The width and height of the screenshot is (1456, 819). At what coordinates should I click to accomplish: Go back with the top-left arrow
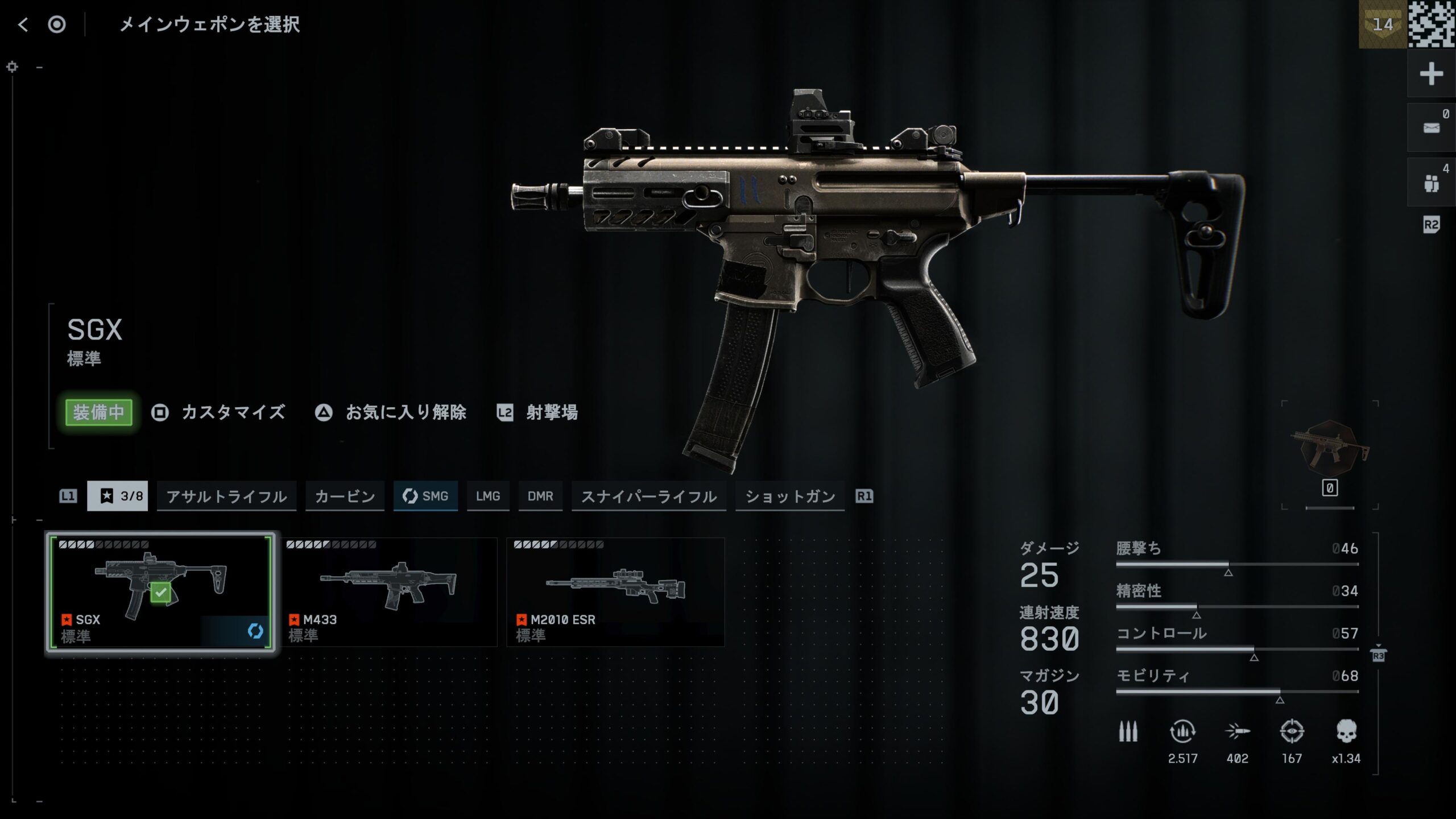[x=23, y=24]
